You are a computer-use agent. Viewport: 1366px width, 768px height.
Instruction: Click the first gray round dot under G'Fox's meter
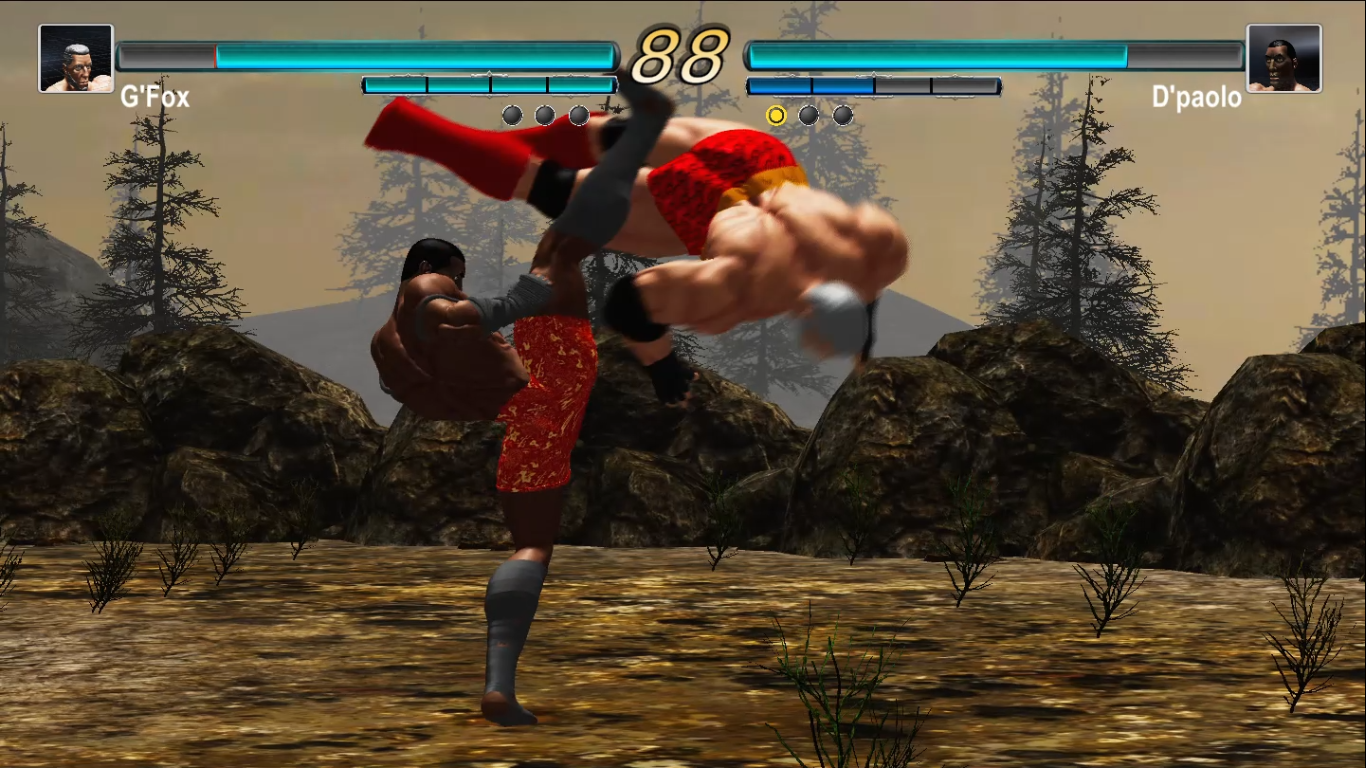pos(511,115)
